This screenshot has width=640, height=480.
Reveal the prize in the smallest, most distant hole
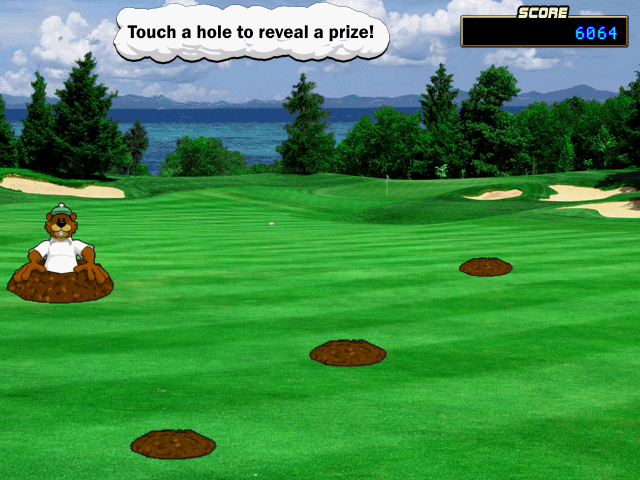[x=486, y=267]
